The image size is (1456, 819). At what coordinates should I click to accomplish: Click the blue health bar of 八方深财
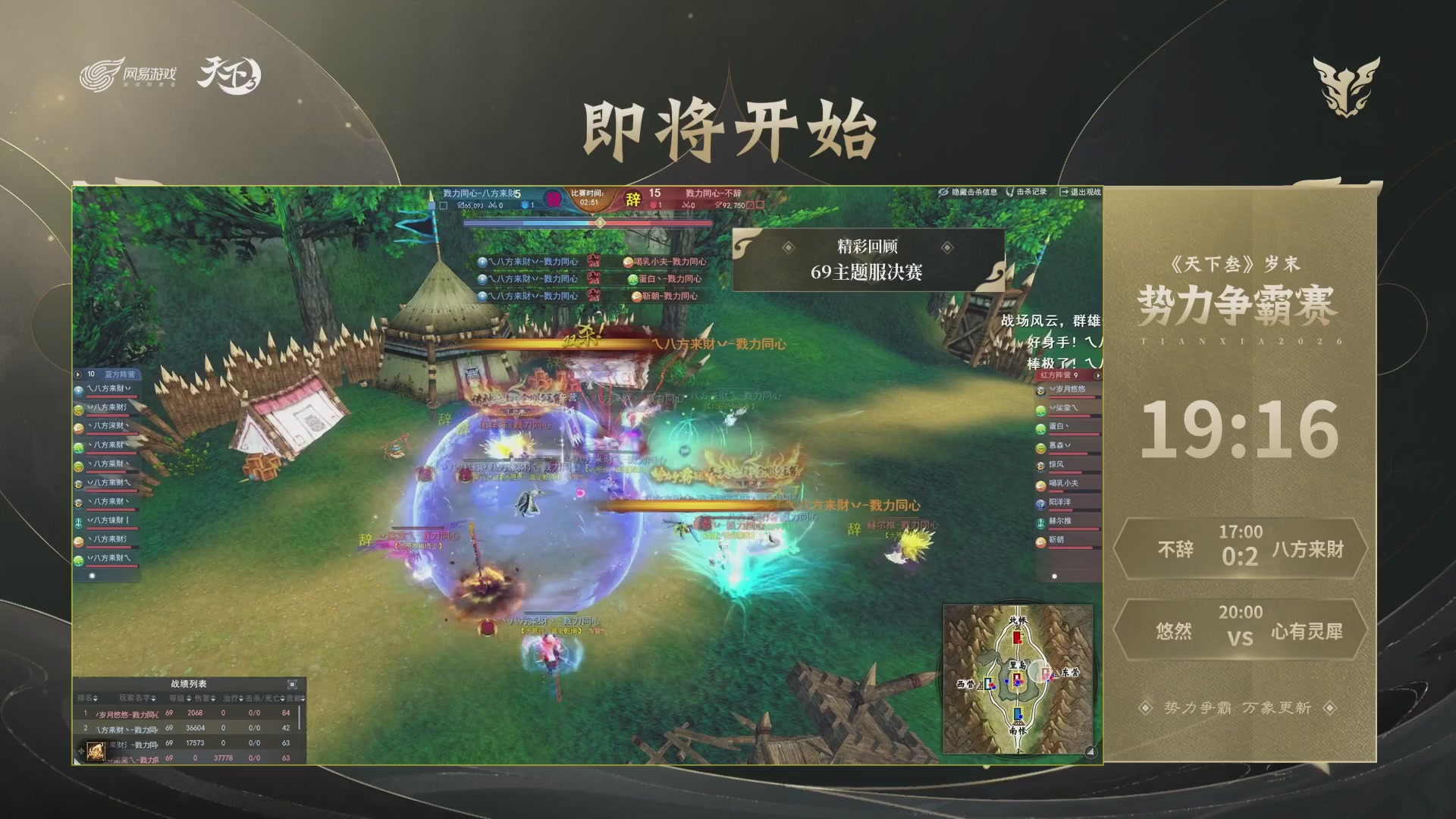[114, 433]
